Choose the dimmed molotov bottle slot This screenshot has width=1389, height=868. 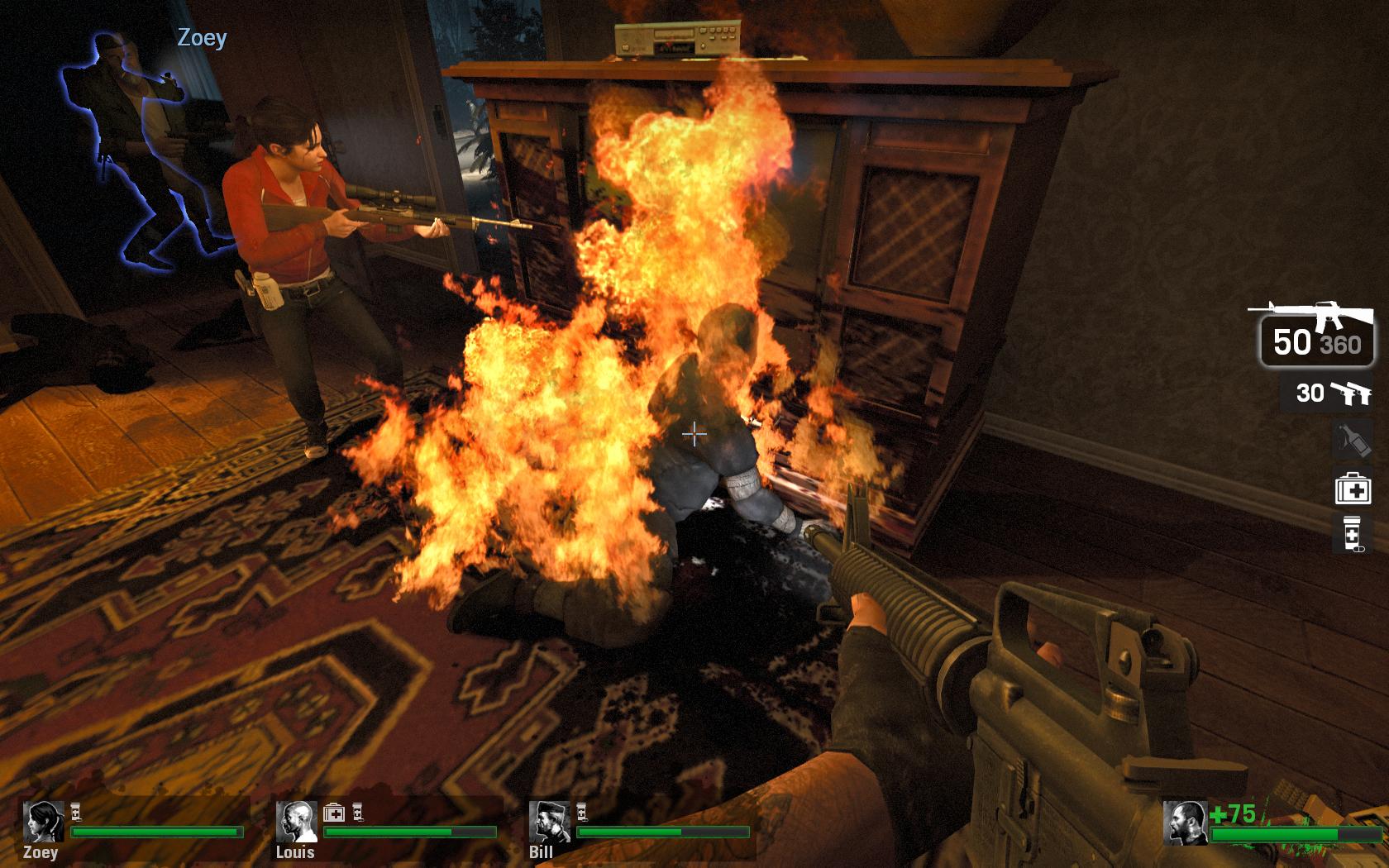pyautogui.click(x=1353, y=440)
